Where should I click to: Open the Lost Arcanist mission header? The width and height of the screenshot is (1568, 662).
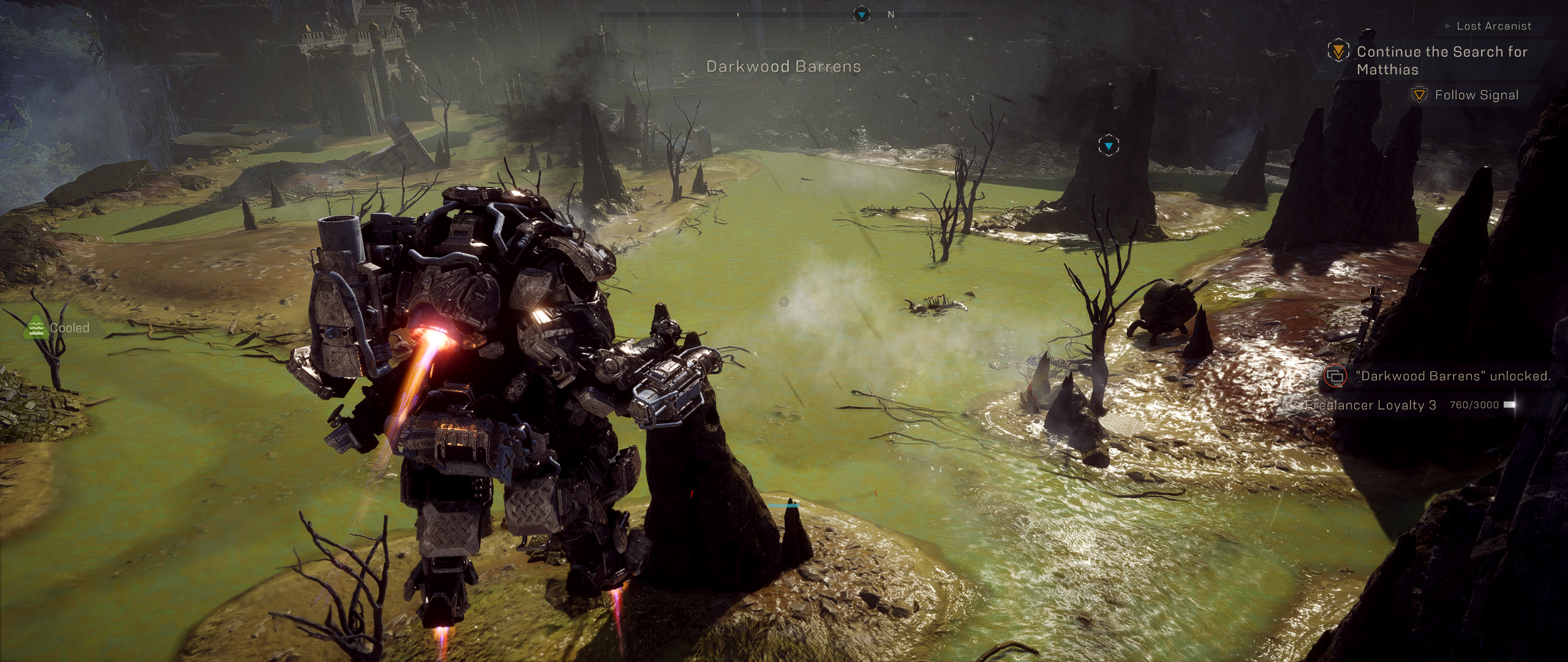click(x=1493, y=26)
